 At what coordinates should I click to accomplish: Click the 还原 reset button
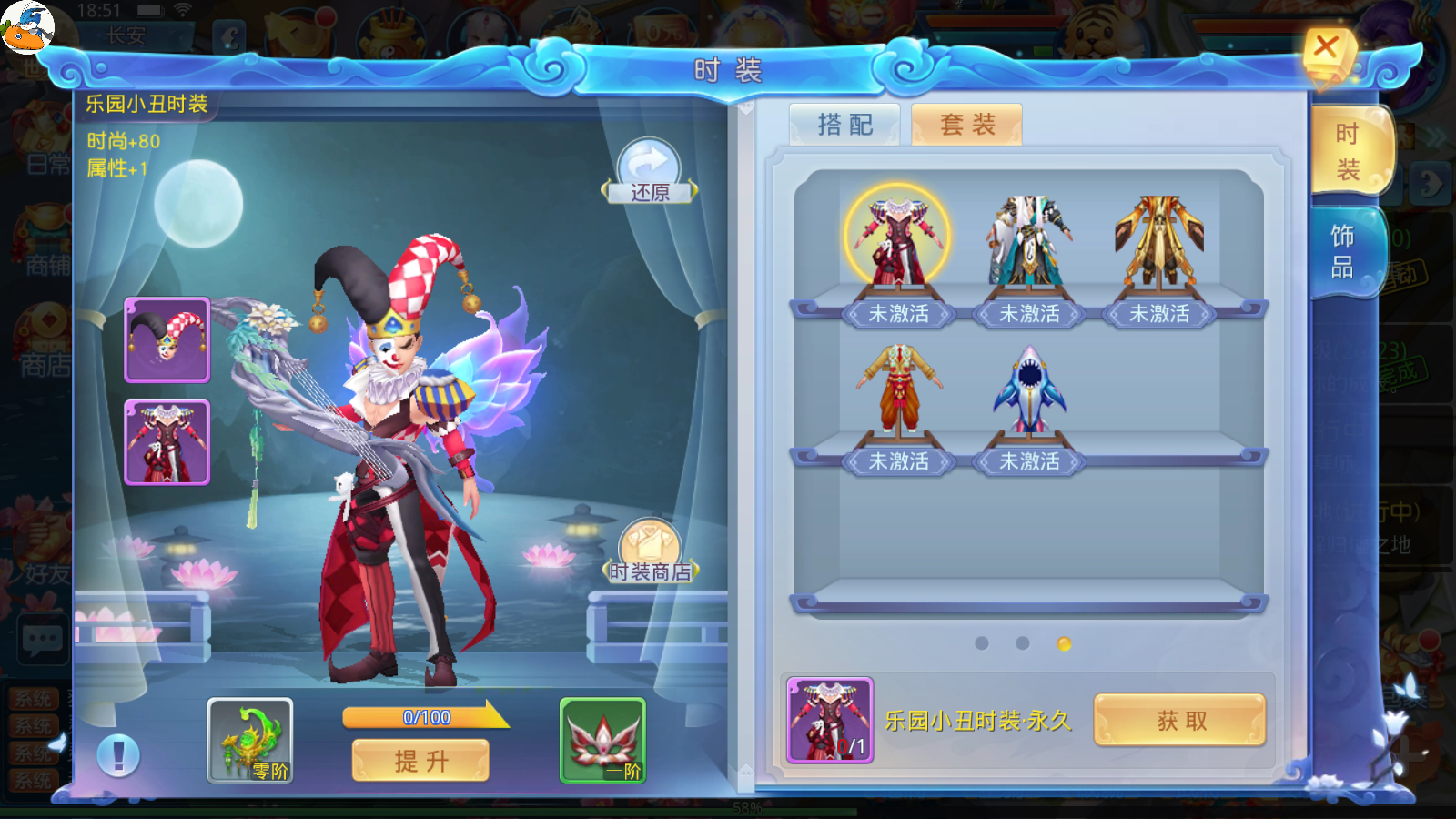tap(649, 170)
